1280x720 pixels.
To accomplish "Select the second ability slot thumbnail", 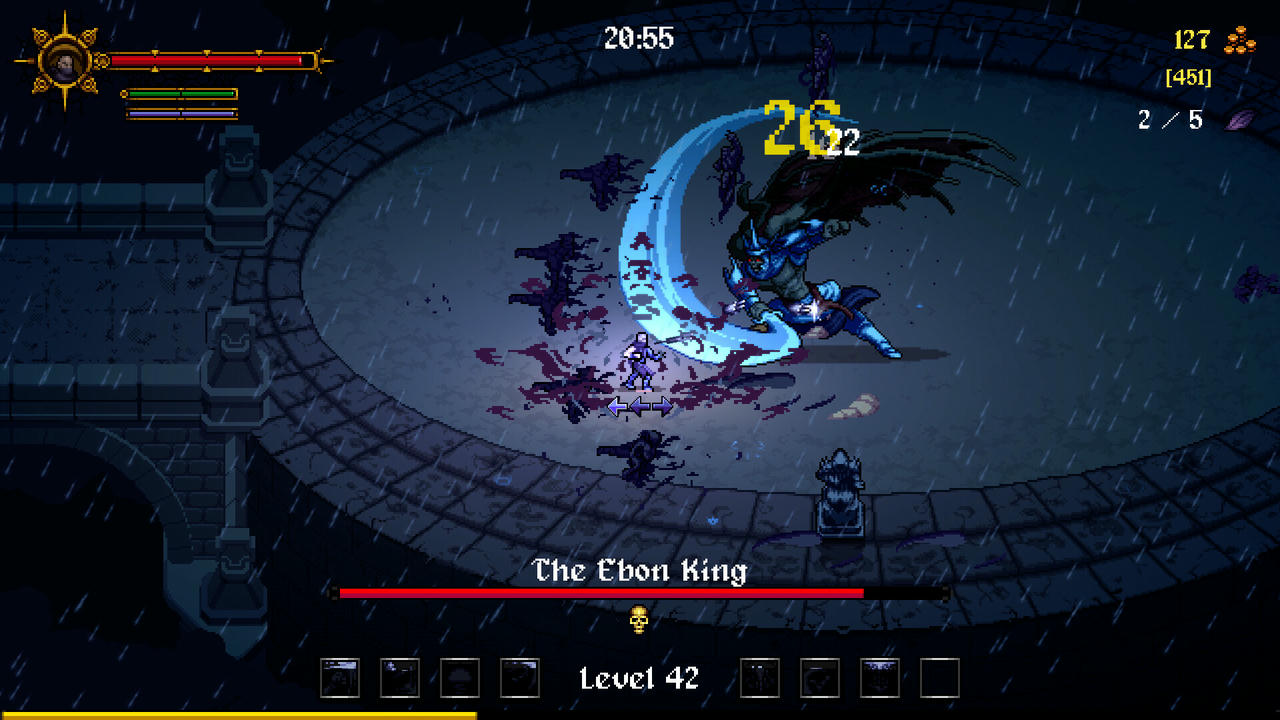I will [x=398, y=677].
